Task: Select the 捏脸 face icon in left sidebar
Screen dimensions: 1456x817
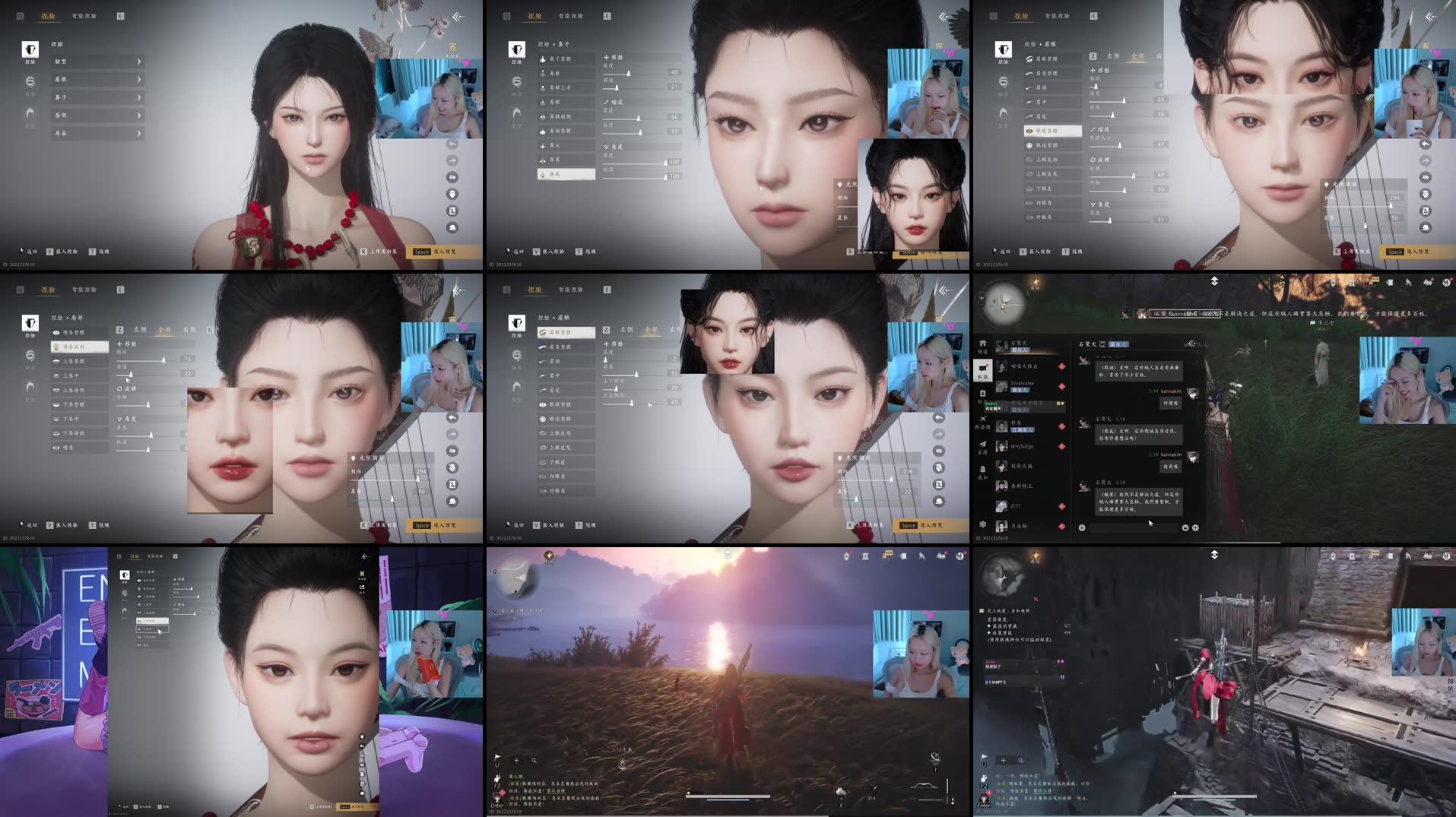Action: [30, 49]
